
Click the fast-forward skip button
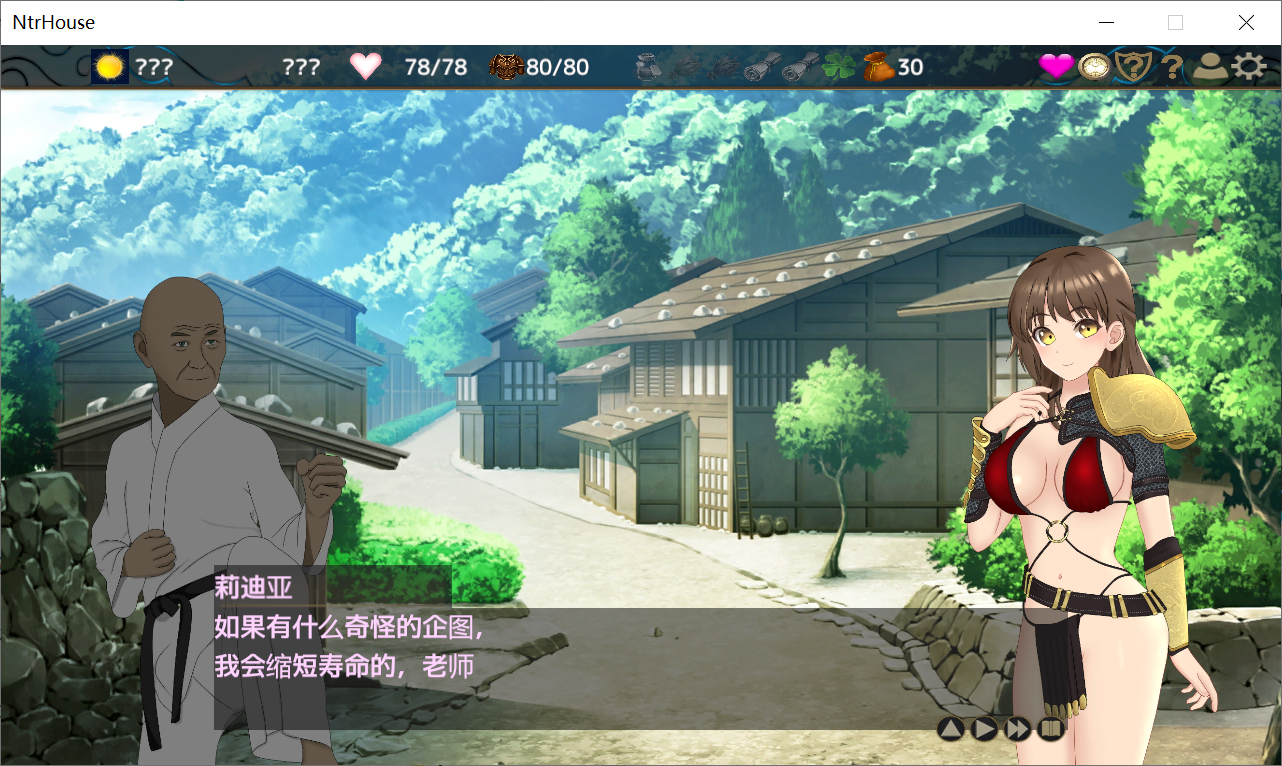pyautogui.click(x=1018, y=729)
